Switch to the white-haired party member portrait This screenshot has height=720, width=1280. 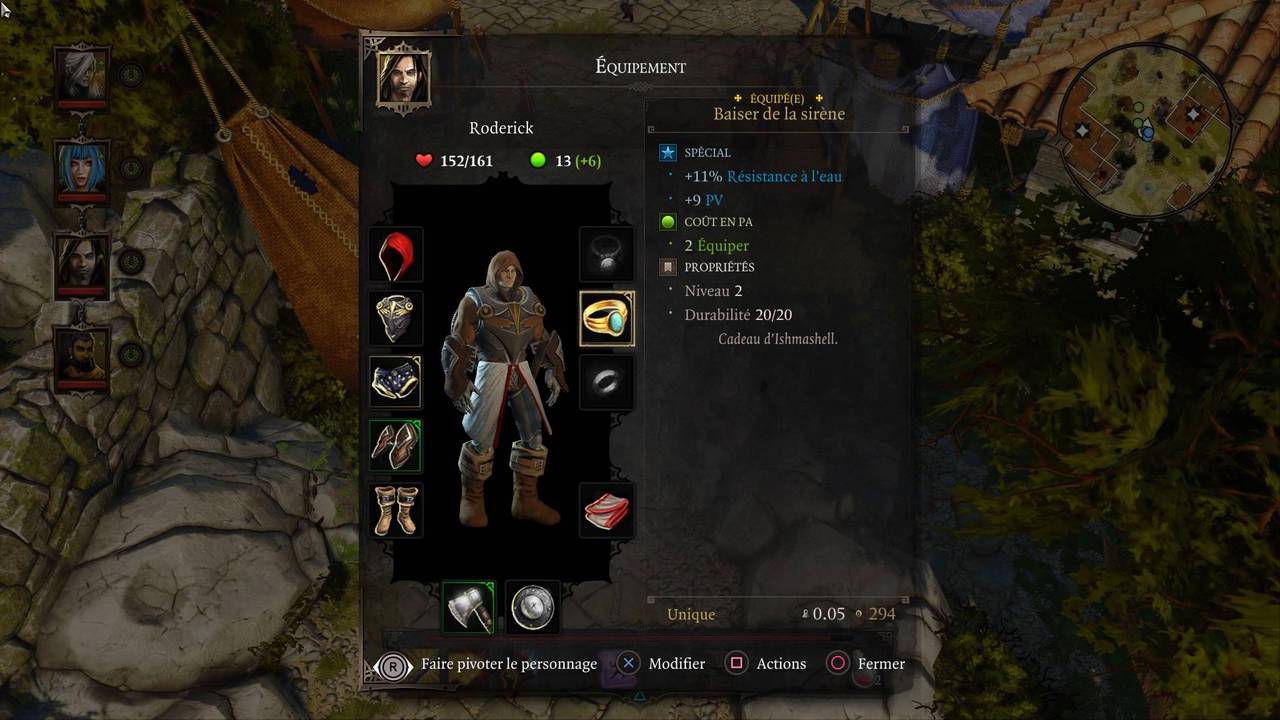[x=81, y=73]
